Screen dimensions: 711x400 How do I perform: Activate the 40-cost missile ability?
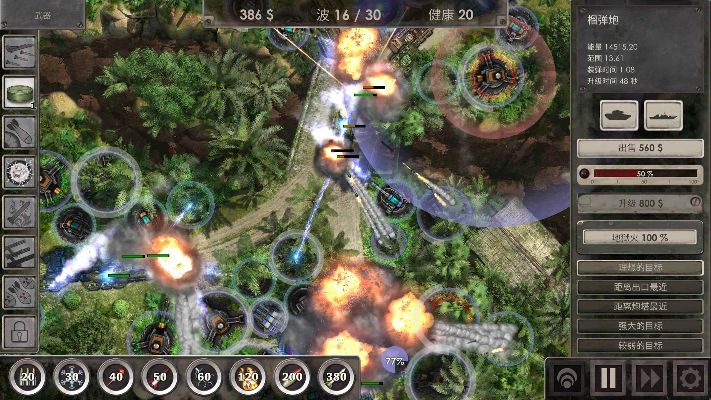[x=115, y=378]
